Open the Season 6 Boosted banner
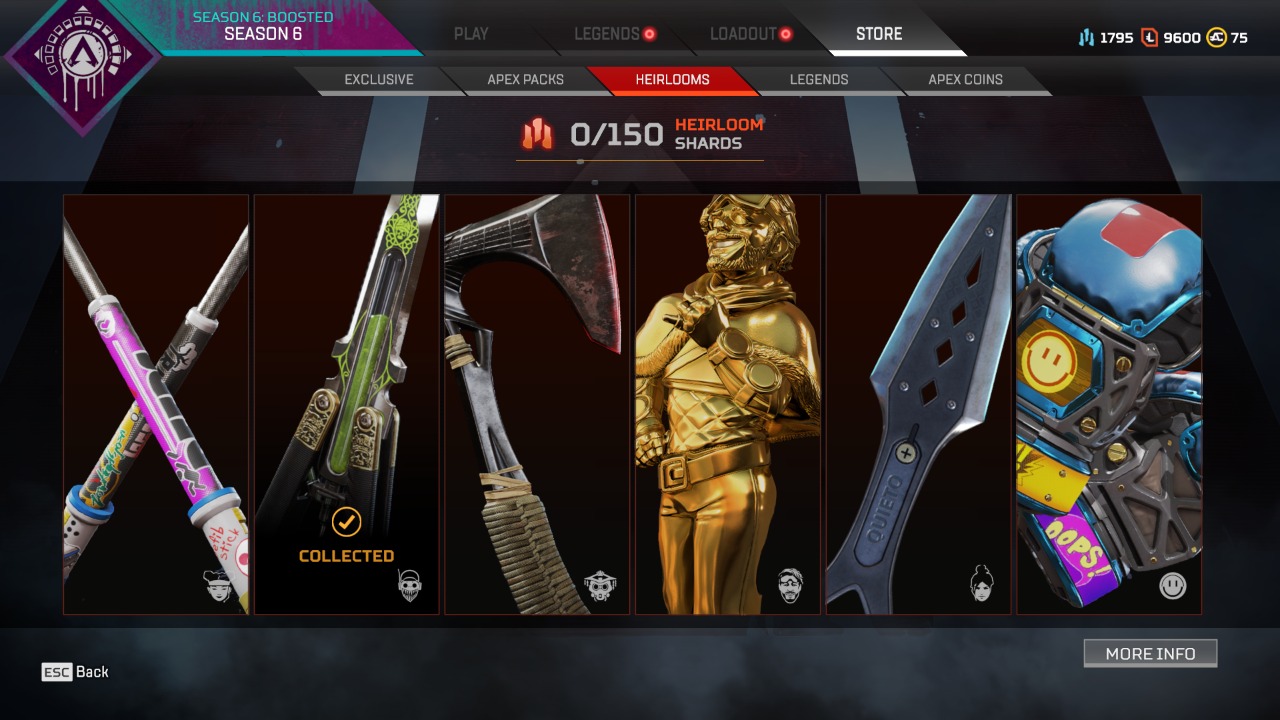This screenshot has height=720, width=1280. [262, 27]
